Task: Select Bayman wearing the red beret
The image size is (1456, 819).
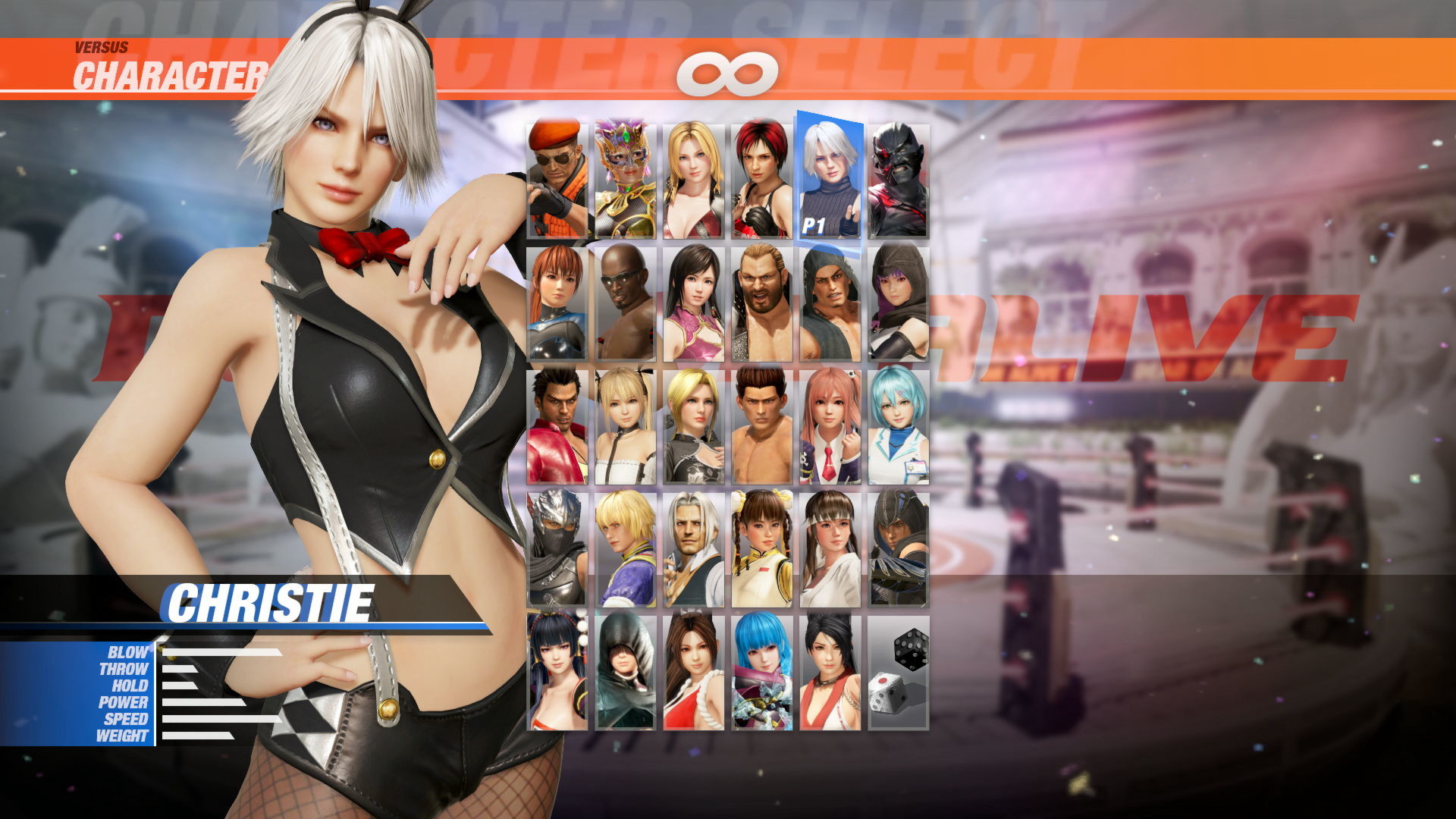Action: [557, 174]
